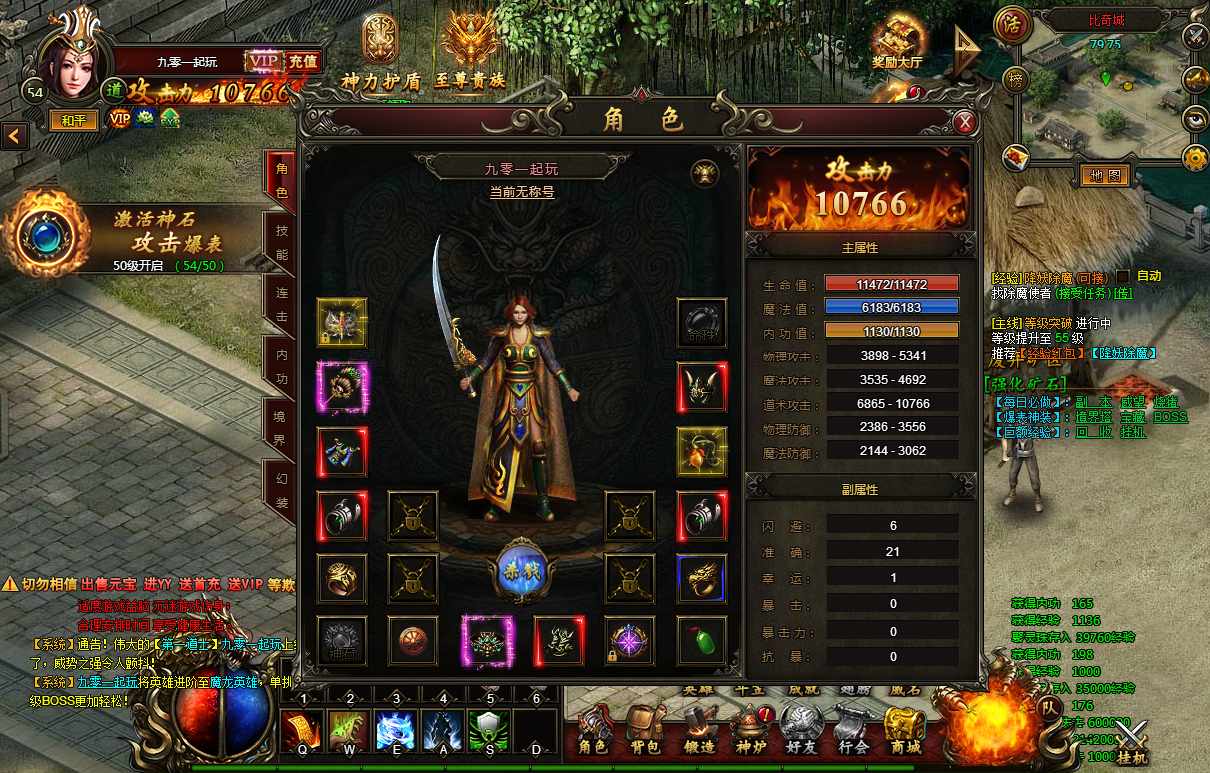The image size is (1210, 773).
Task: Toggle 挂机 auto-battle mode
Action: pos(1132,743)
